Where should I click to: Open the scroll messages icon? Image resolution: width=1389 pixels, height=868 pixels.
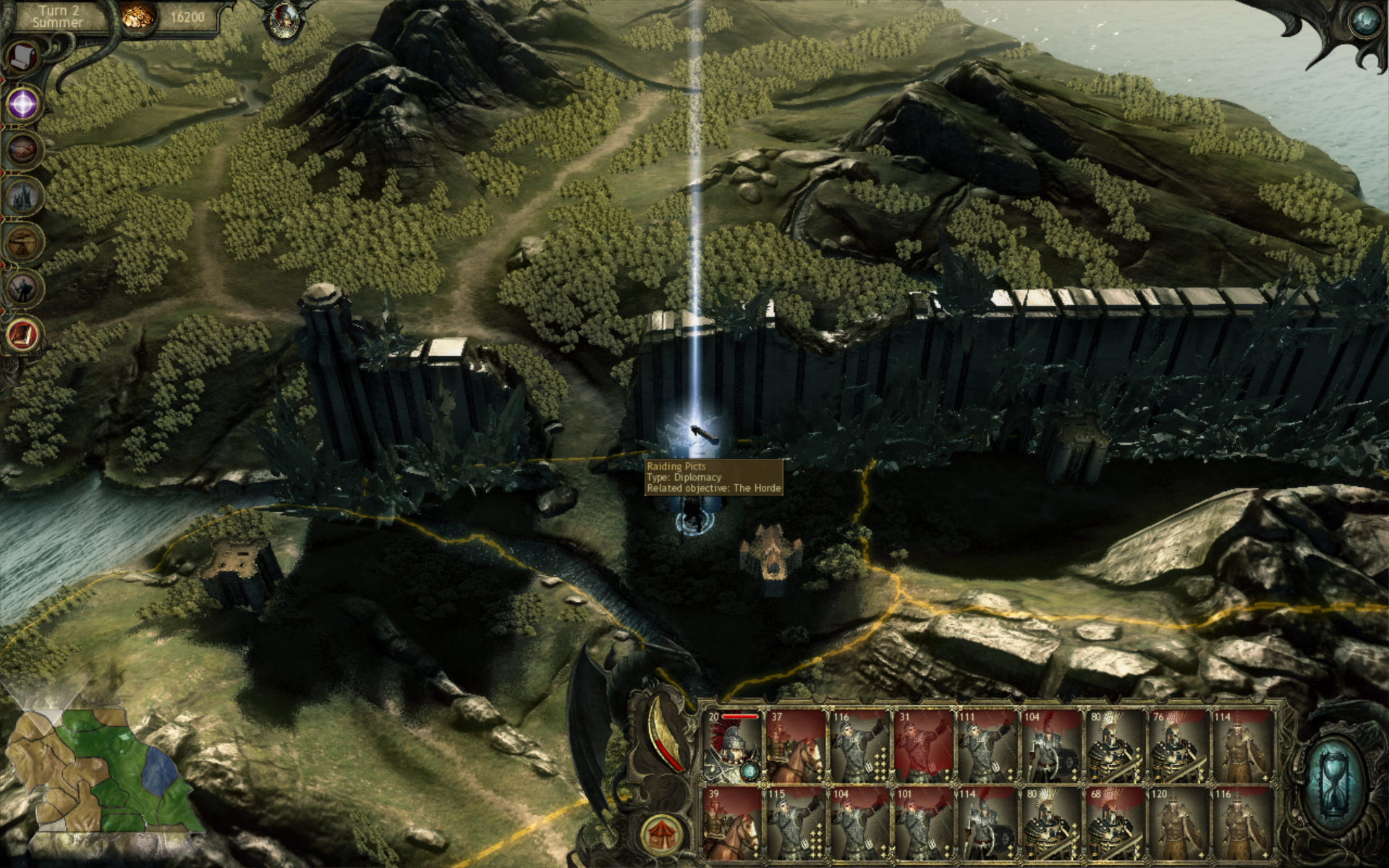[x=24, y=57]
